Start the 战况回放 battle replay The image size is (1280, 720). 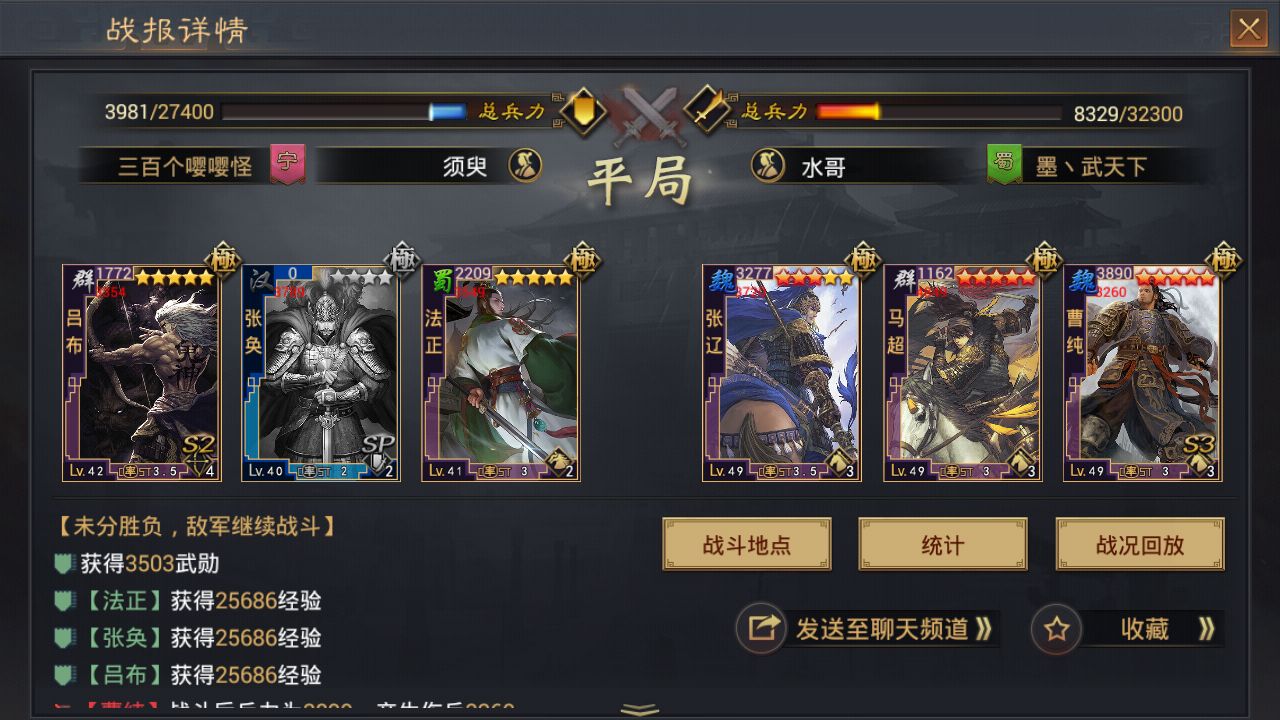click(1139, 545)
